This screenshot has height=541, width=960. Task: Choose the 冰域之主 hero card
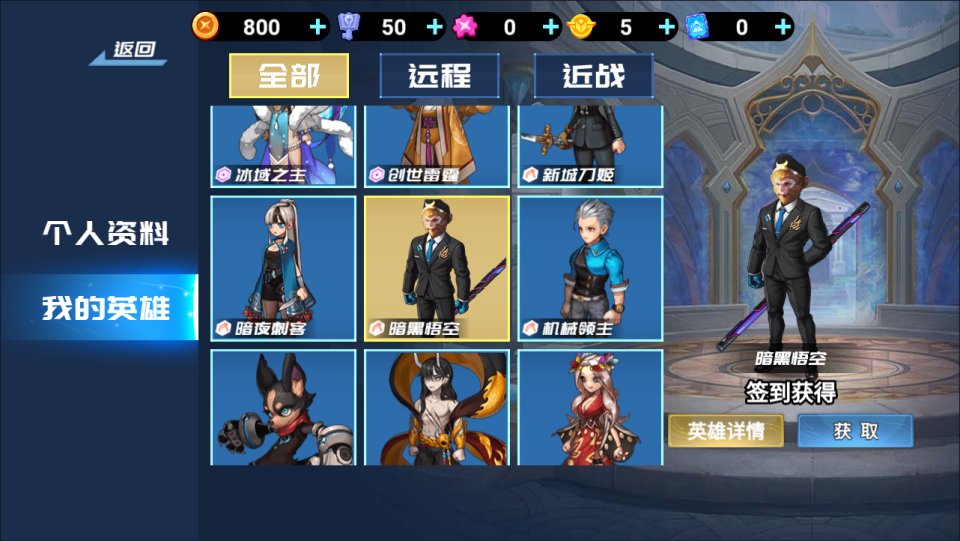pyautogui.click(x=283, y=146)
